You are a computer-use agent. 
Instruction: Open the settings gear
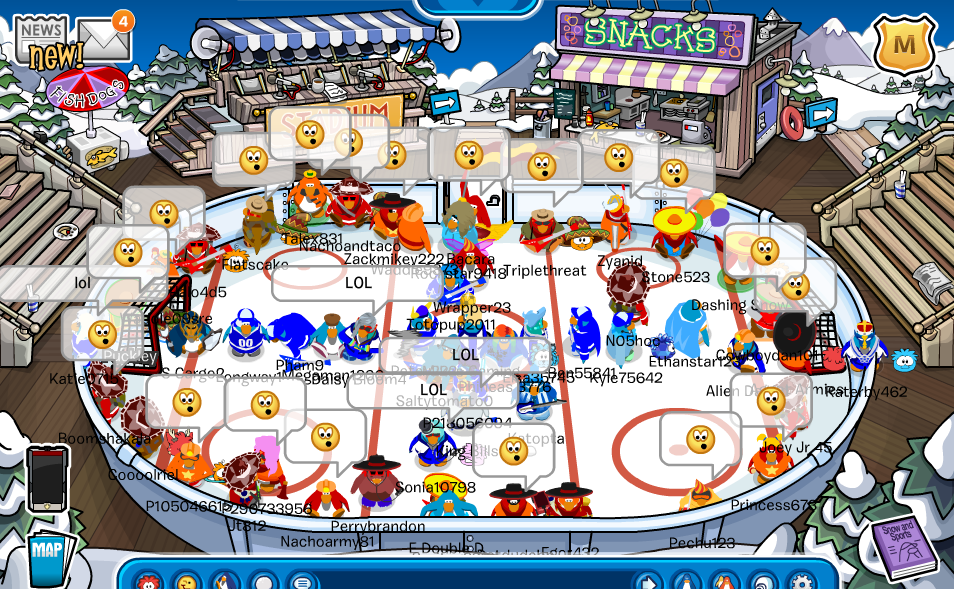coord(801,581)
